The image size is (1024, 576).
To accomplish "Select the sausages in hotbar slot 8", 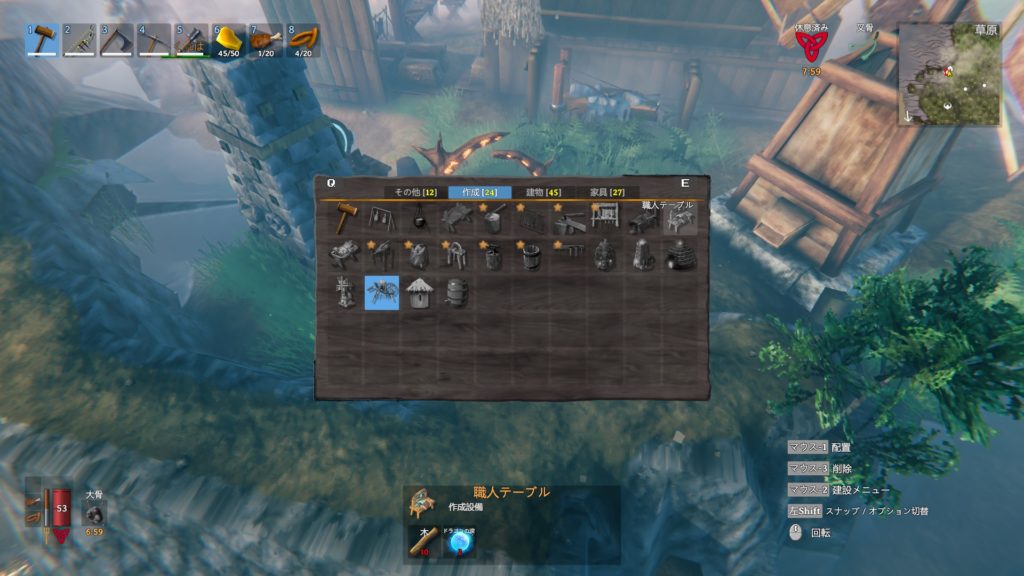I will [302, 41].
